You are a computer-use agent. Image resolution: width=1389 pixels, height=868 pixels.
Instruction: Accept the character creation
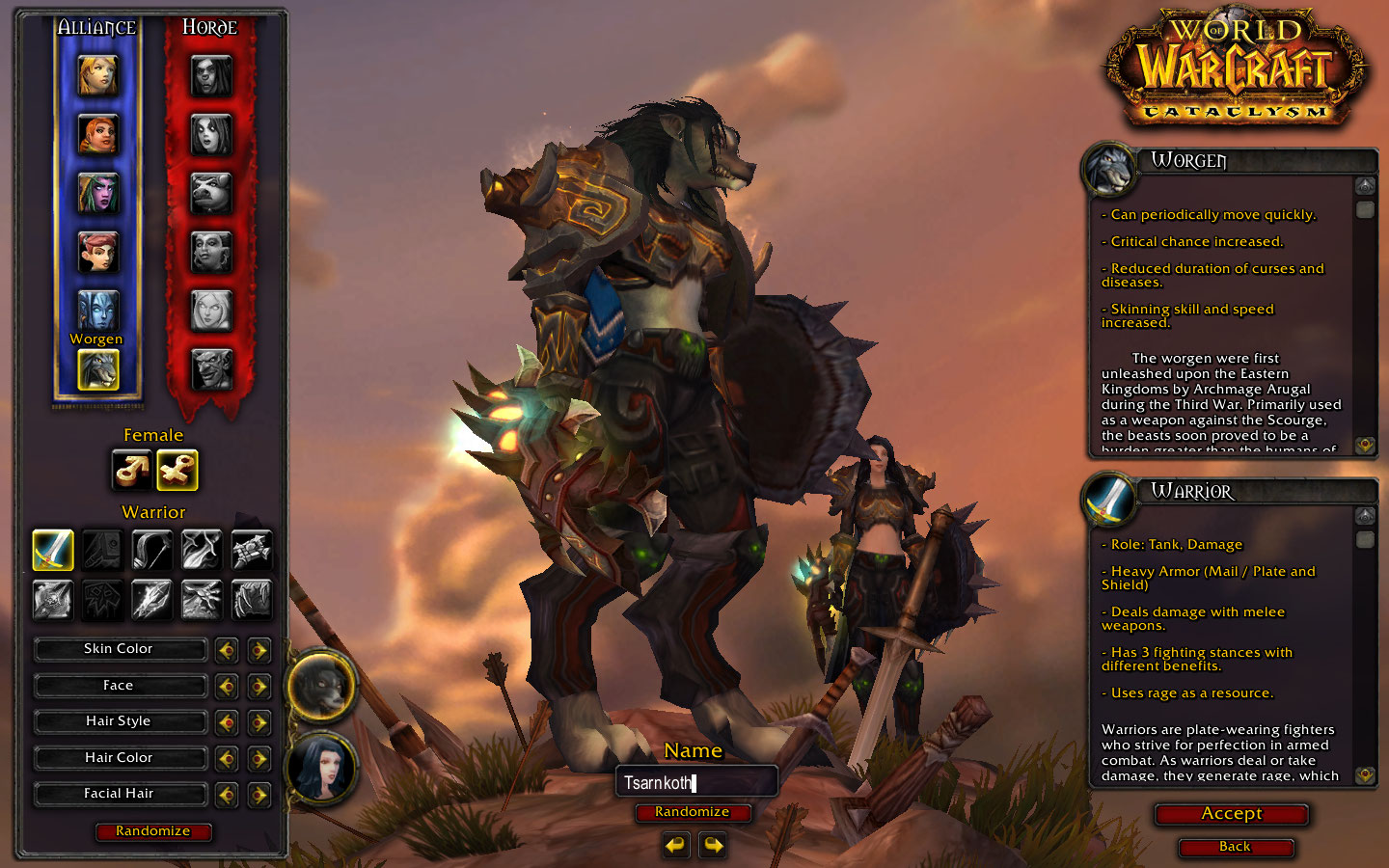coord(1232,814)
